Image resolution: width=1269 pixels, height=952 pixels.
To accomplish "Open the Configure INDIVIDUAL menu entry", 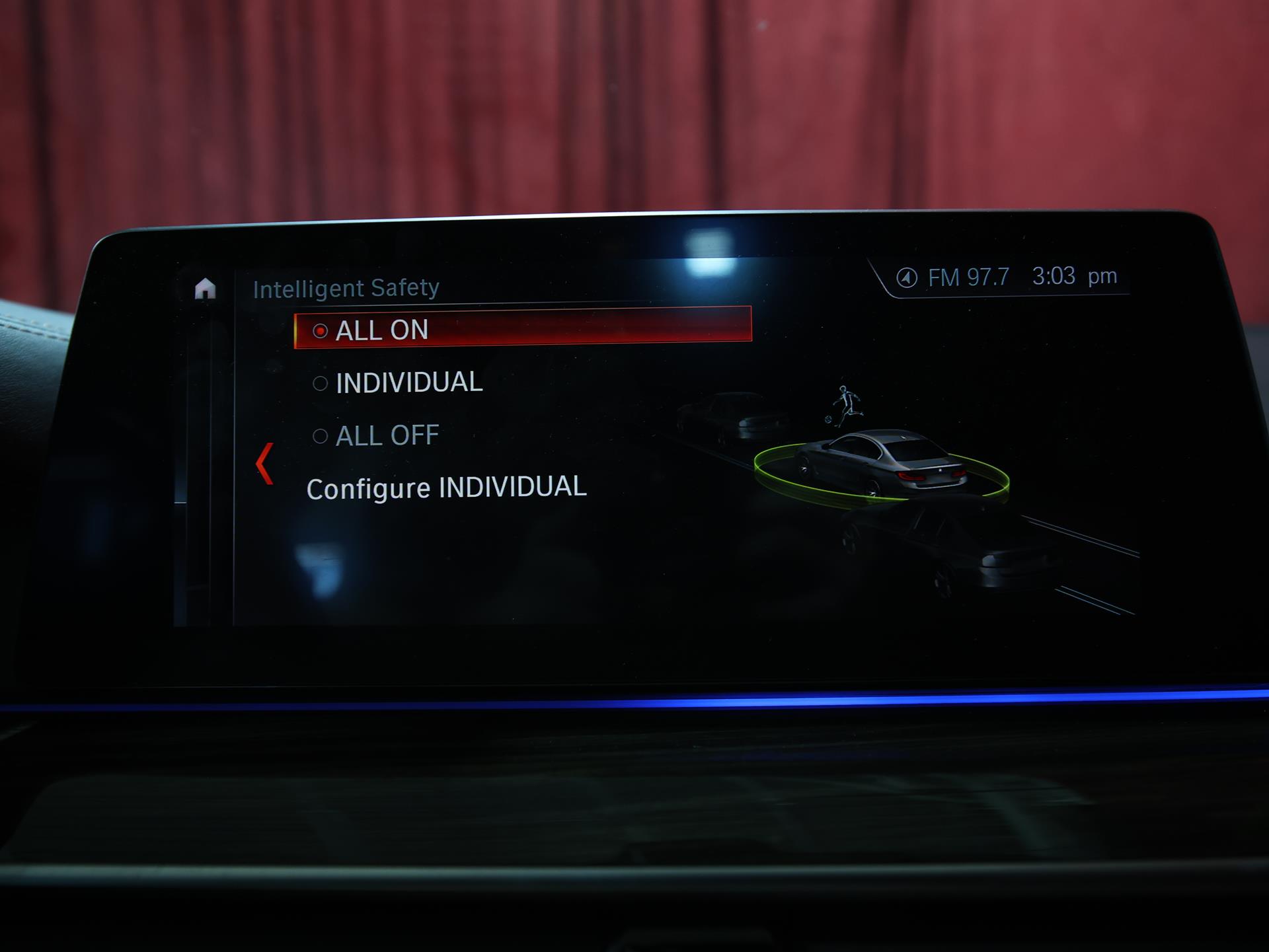I will (446, 488).
